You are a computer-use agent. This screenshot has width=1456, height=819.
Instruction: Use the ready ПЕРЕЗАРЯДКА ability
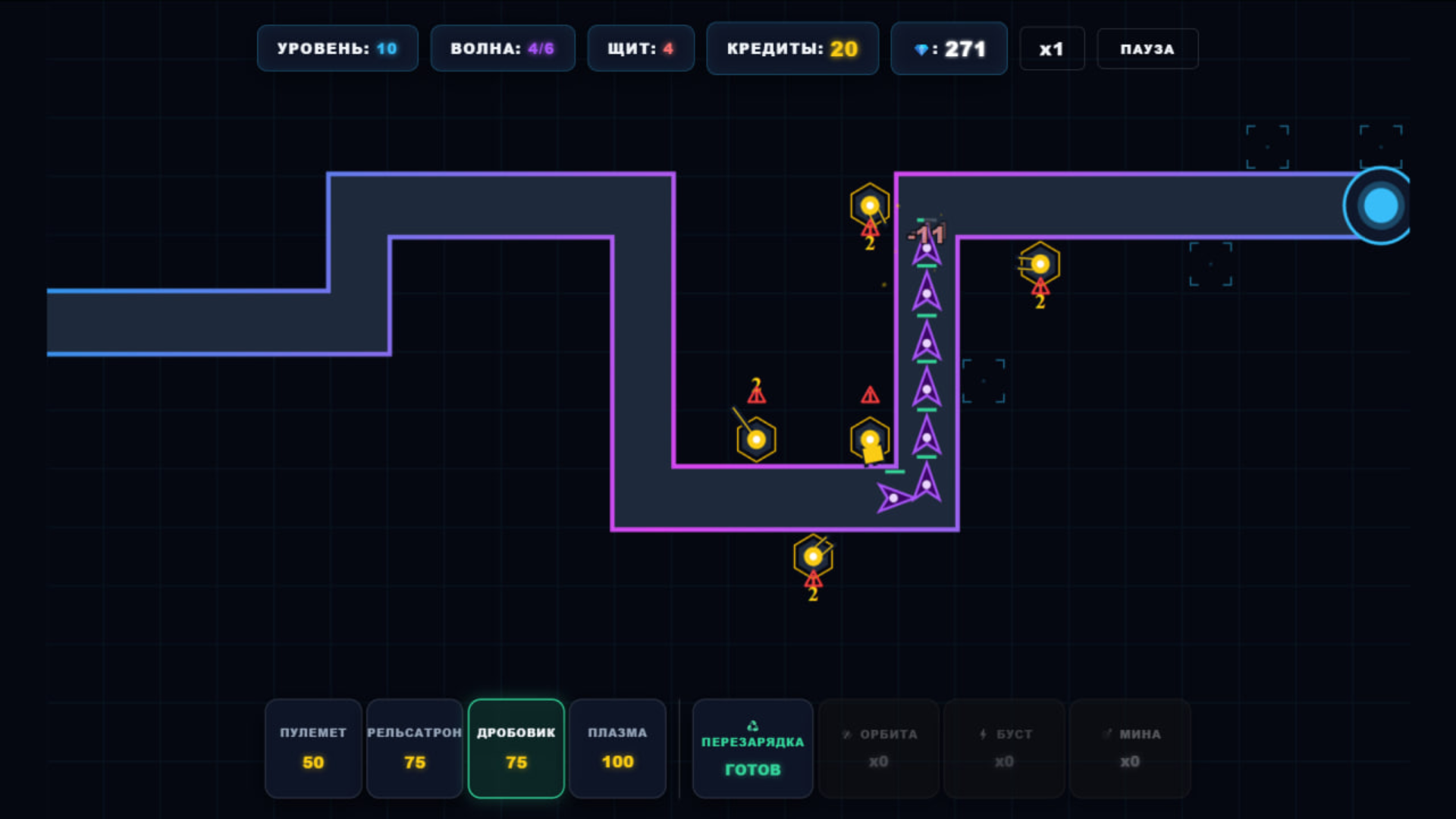[x=752, y=748]
